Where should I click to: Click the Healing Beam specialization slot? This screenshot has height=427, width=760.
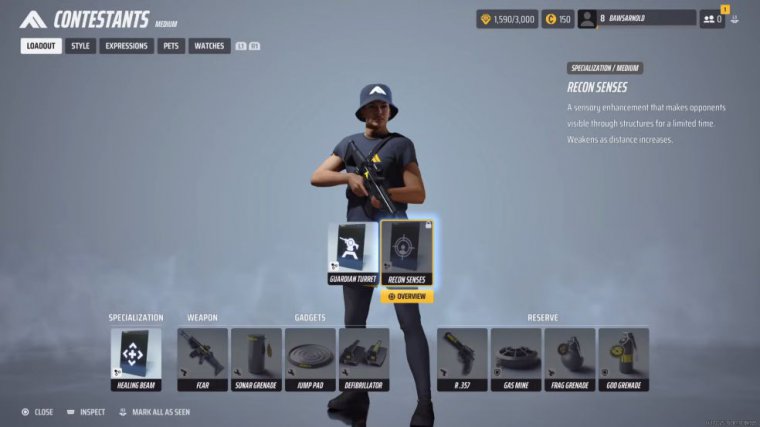pyautogui.click(x=135, y=359)
